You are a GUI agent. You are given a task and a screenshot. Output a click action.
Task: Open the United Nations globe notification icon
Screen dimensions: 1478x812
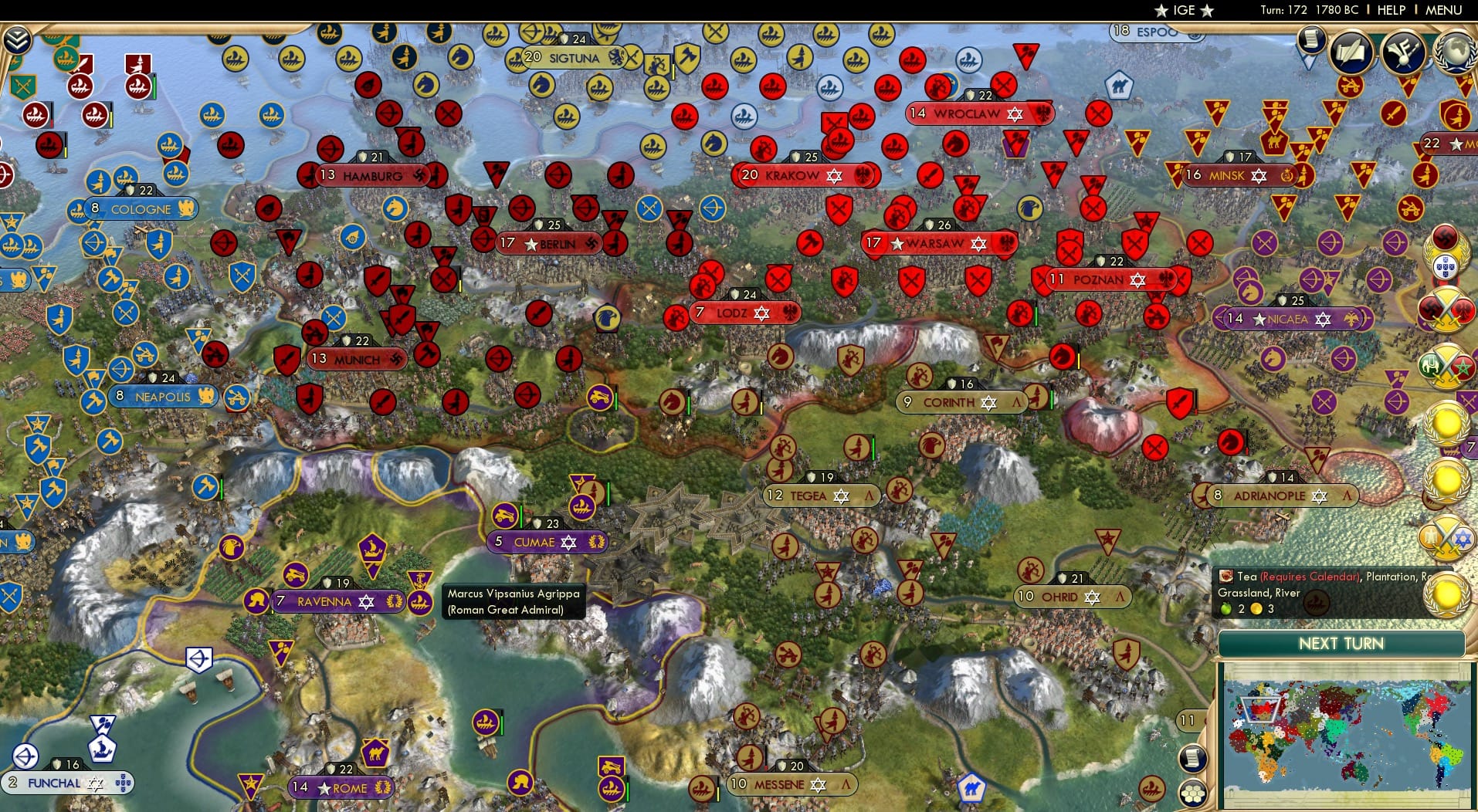pos(1455,52)
